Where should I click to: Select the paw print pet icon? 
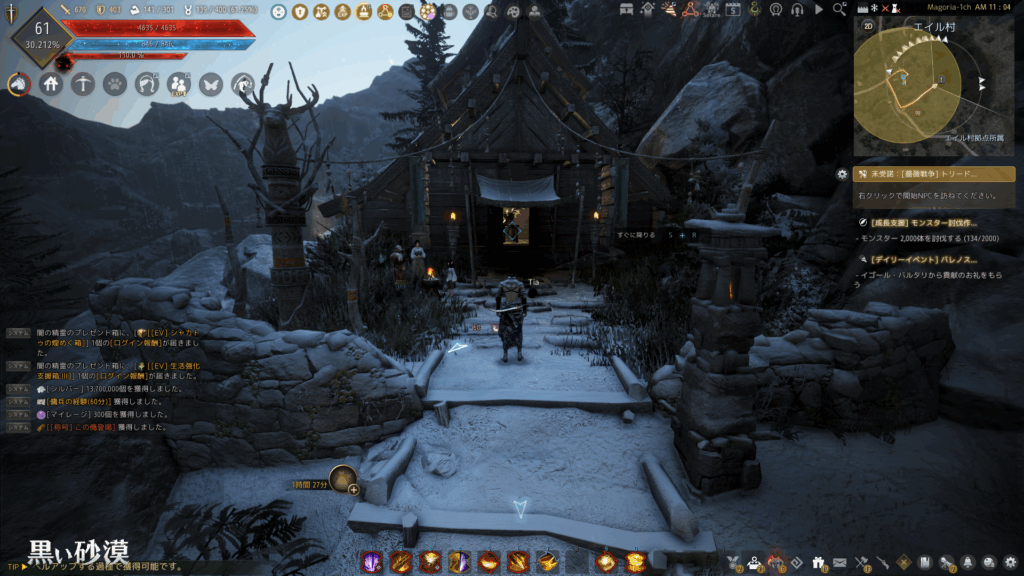point(114,85)
